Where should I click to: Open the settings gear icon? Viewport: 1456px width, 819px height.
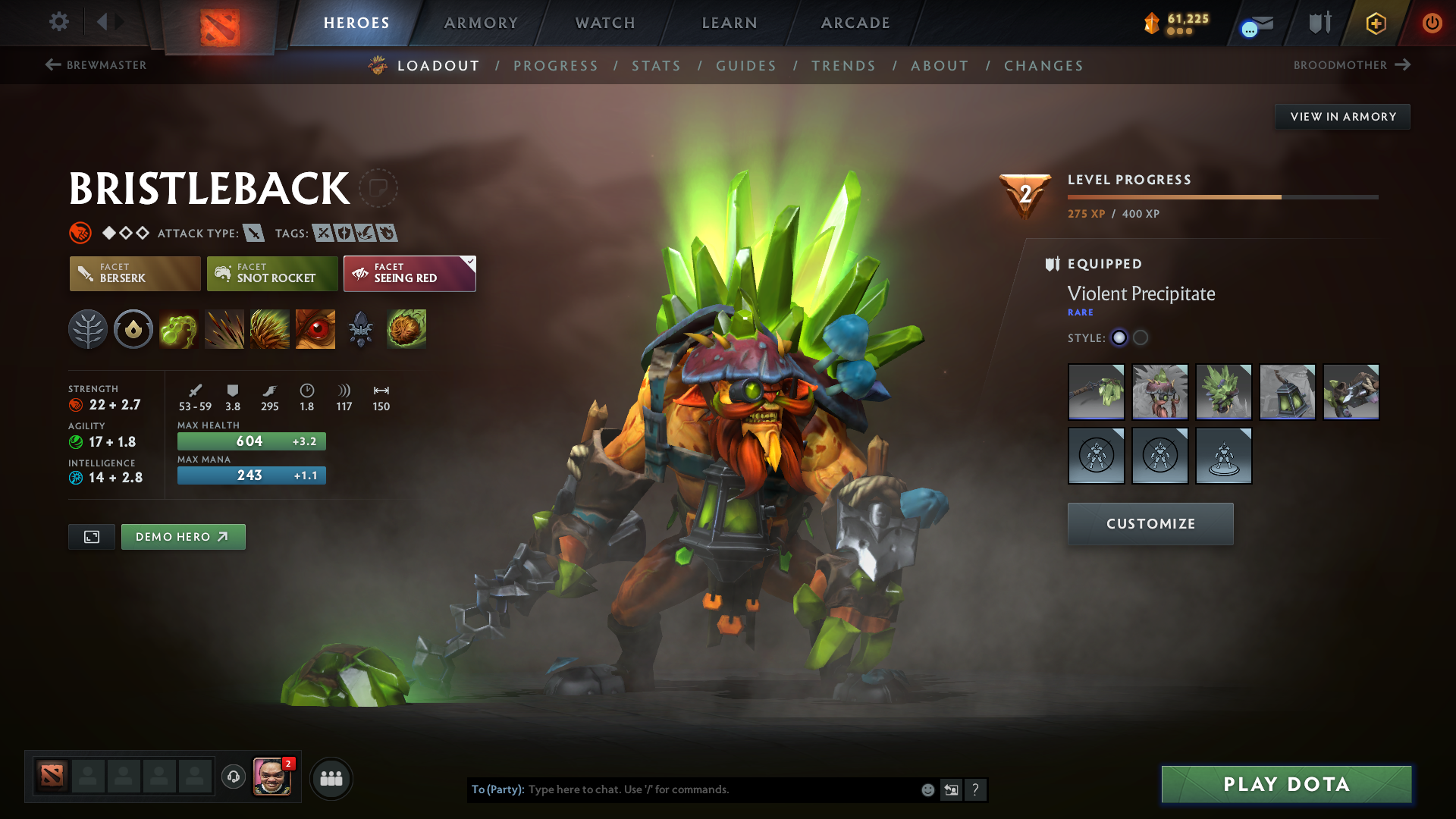(x=59, y=22)
